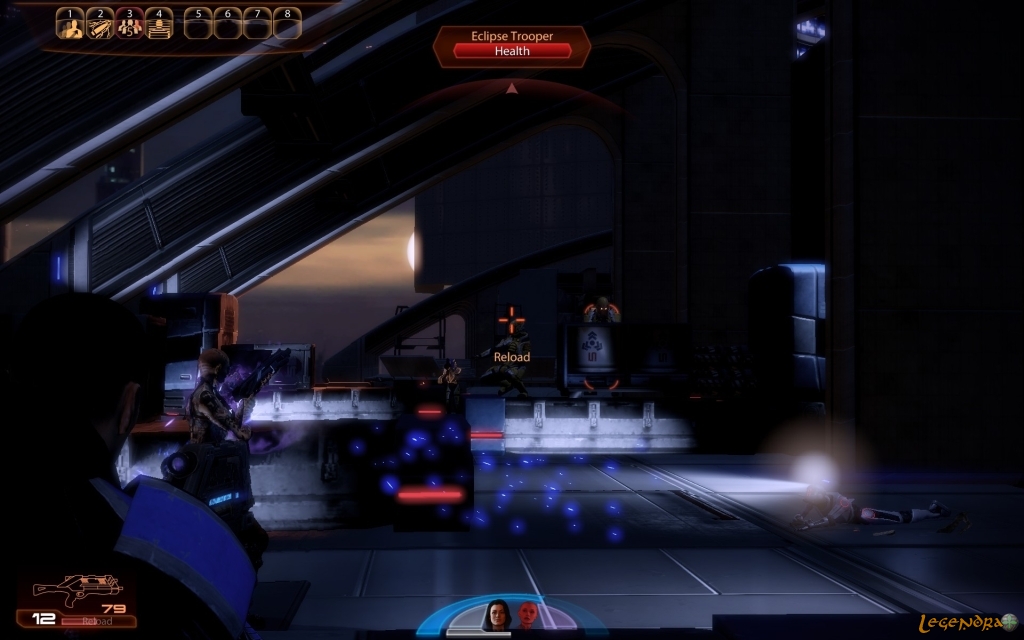Choose the red-tinted squadmate portrait
The height and width of the screenshot is (640, 1024).
pyautogui.click(x=528, y=613)
